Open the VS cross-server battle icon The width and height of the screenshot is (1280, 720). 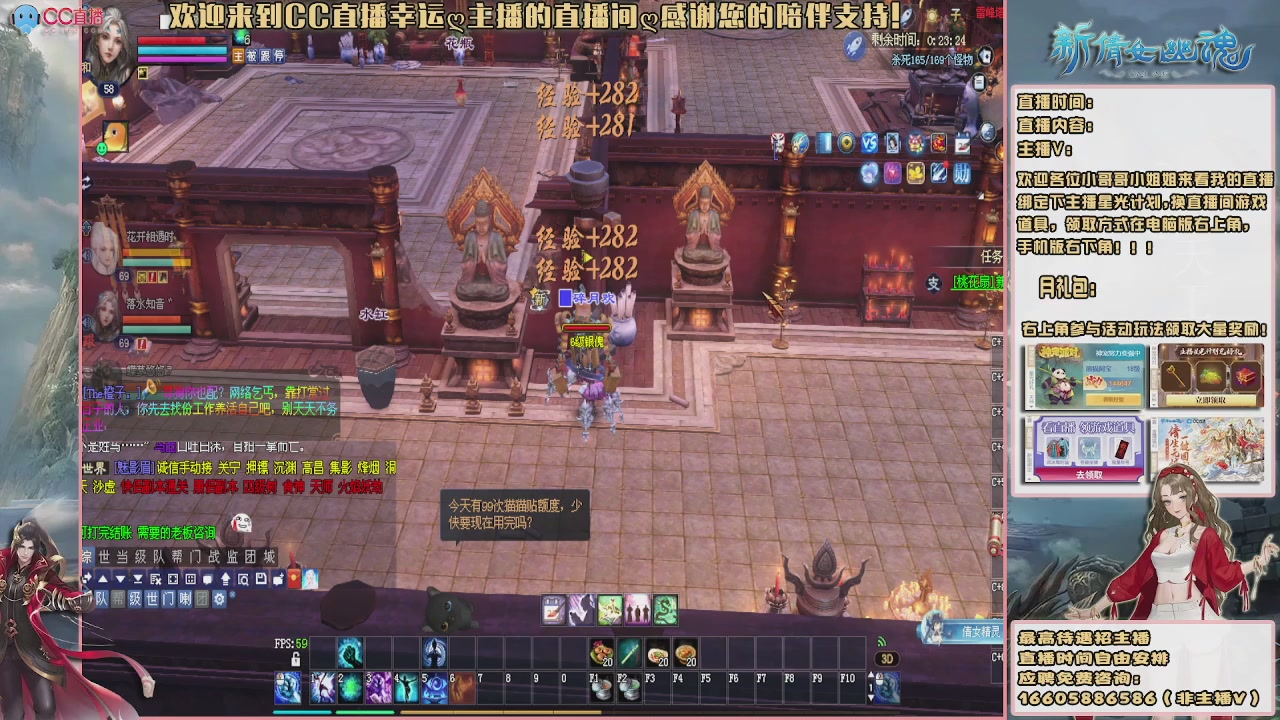(868, 142)
